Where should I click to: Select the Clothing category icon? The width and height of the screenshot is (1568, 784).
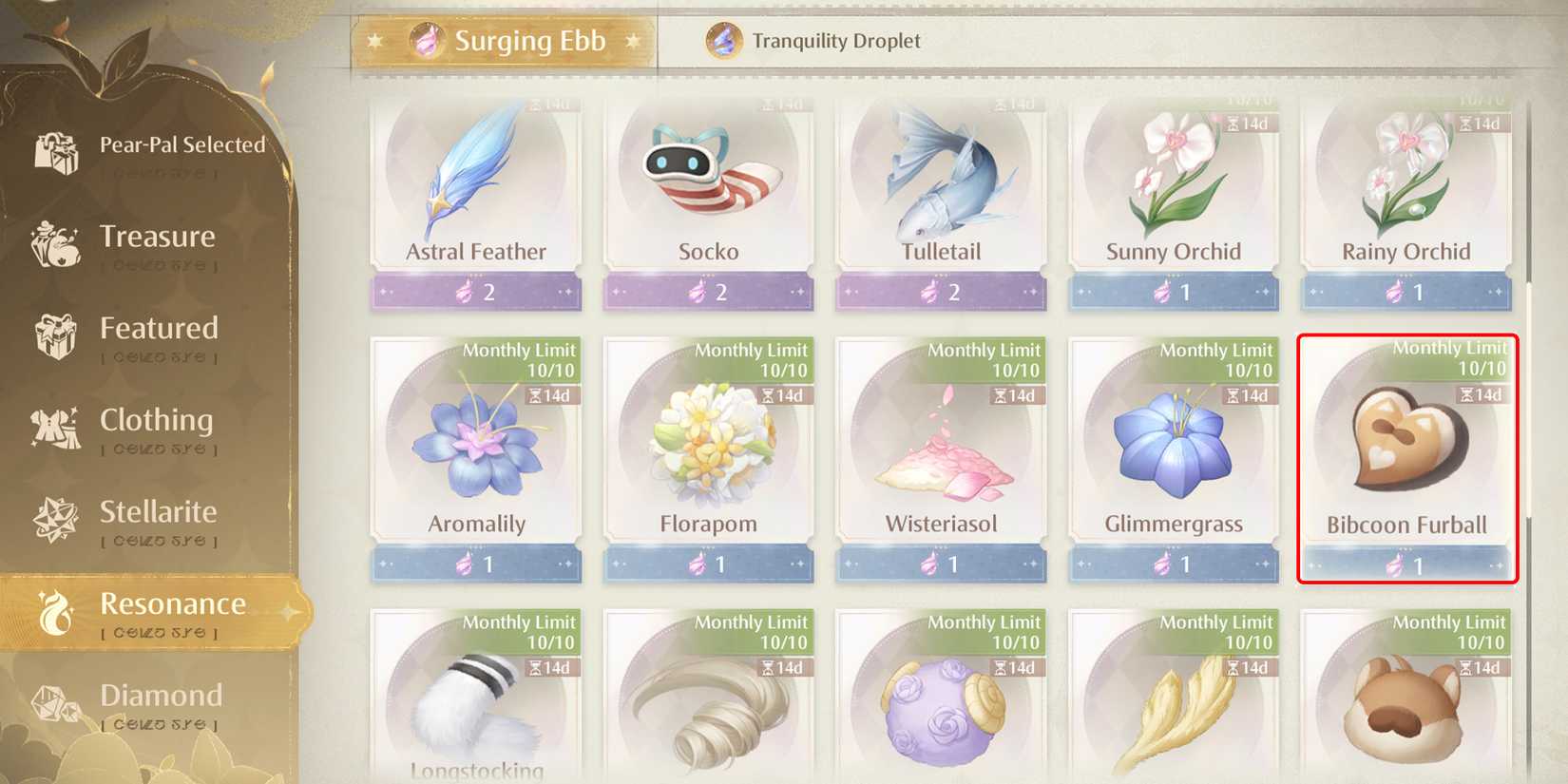(57, 428)
